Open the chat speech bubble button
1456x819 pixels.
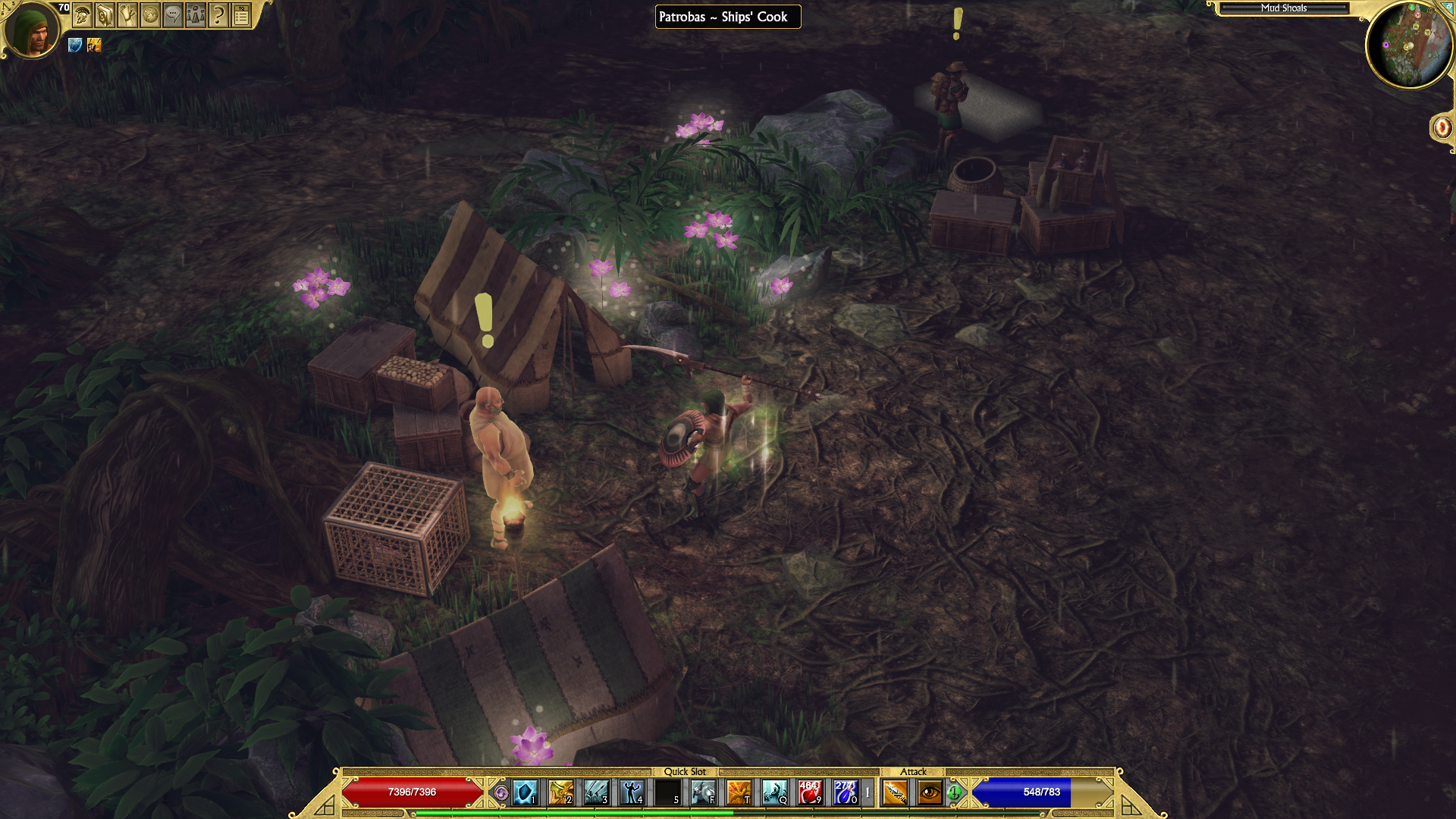pos(173,14)
